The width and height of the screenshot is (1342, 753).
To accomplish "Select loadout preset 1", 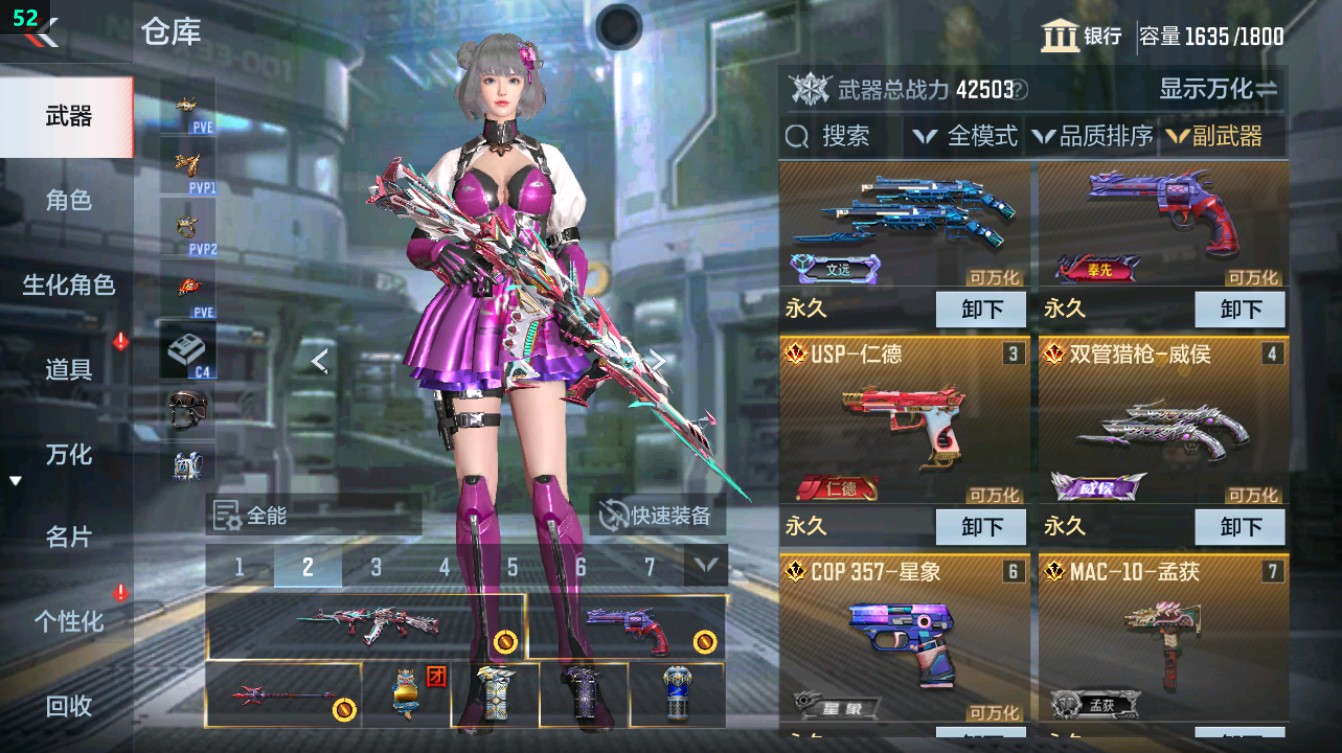I will tap(238, 566).
